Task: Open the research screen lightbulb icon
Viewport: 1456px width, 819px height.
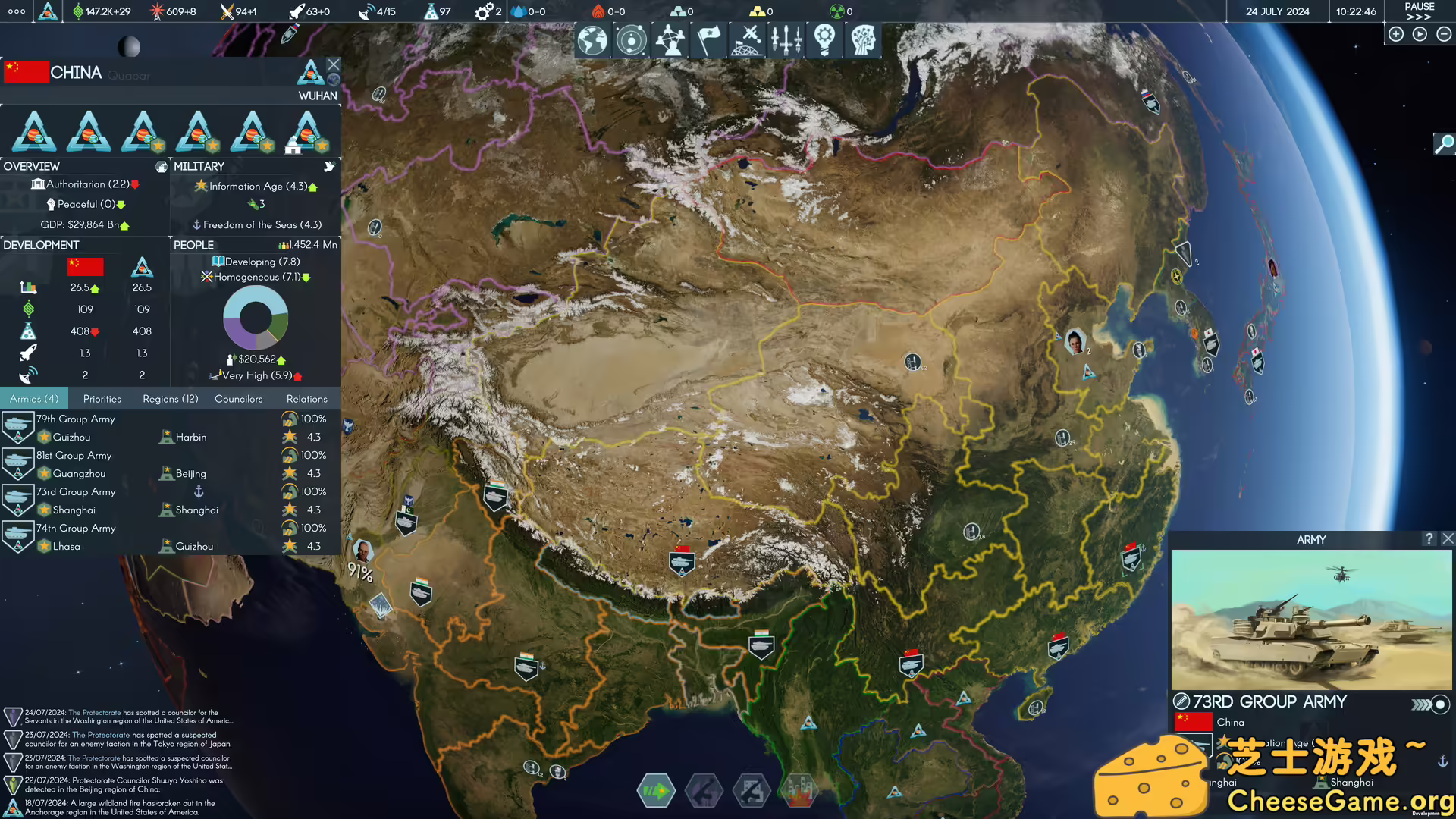Action: pos(824,40)
